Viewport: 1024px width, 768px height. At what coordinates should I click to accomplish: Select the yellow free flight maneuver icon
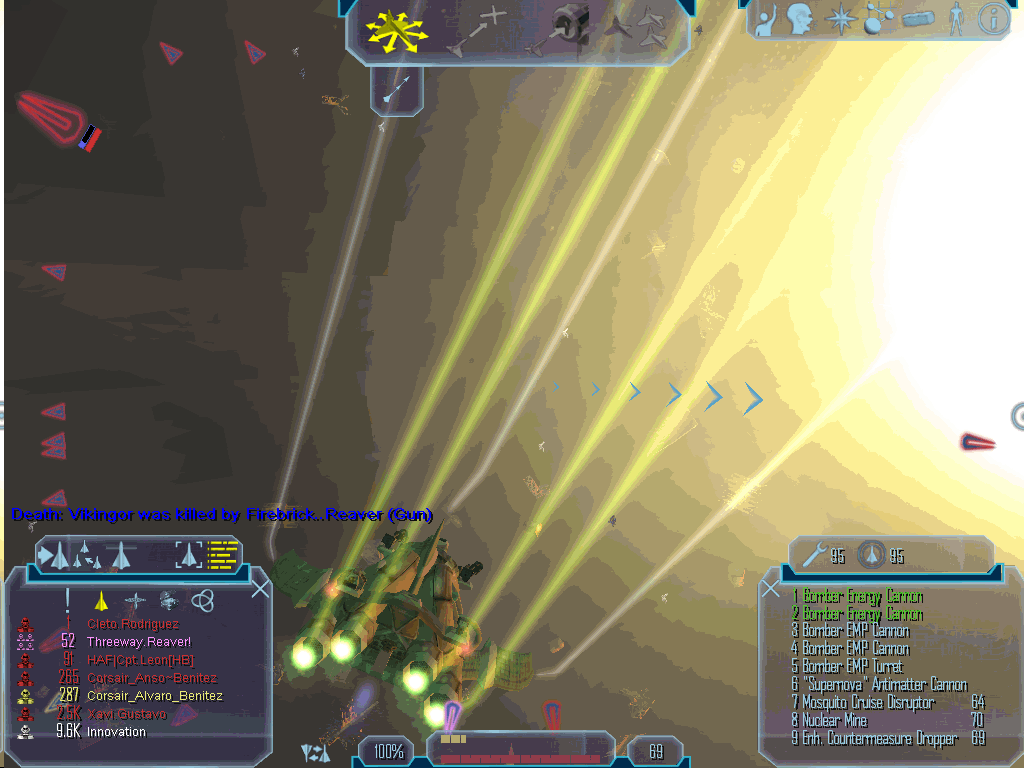coord(397,32)
